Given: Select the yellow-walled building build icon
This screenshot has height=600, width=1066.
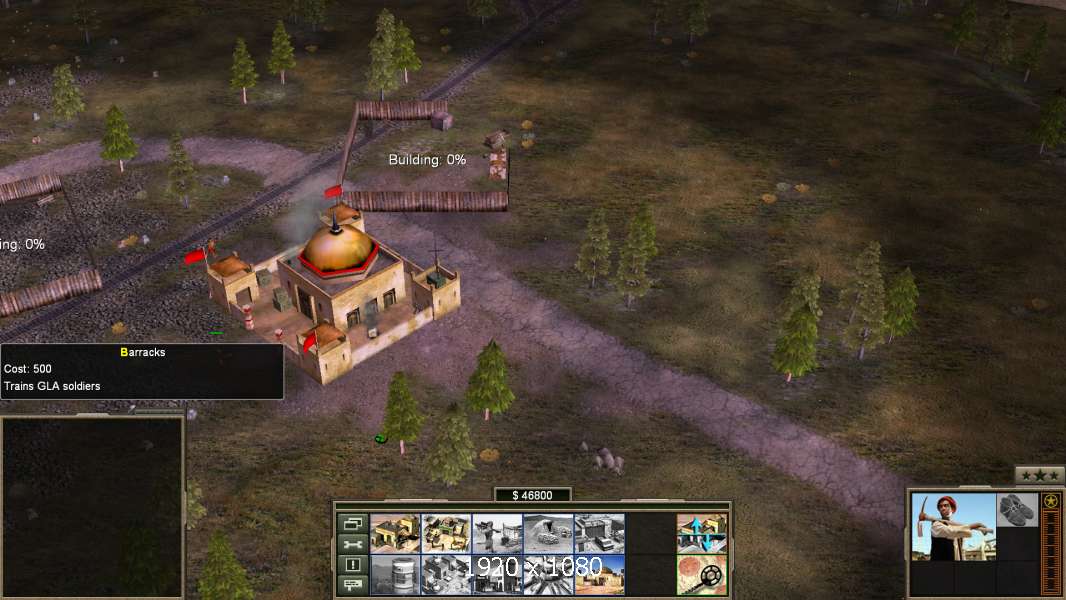Looking at the screenshot, I should click(395, 533).
